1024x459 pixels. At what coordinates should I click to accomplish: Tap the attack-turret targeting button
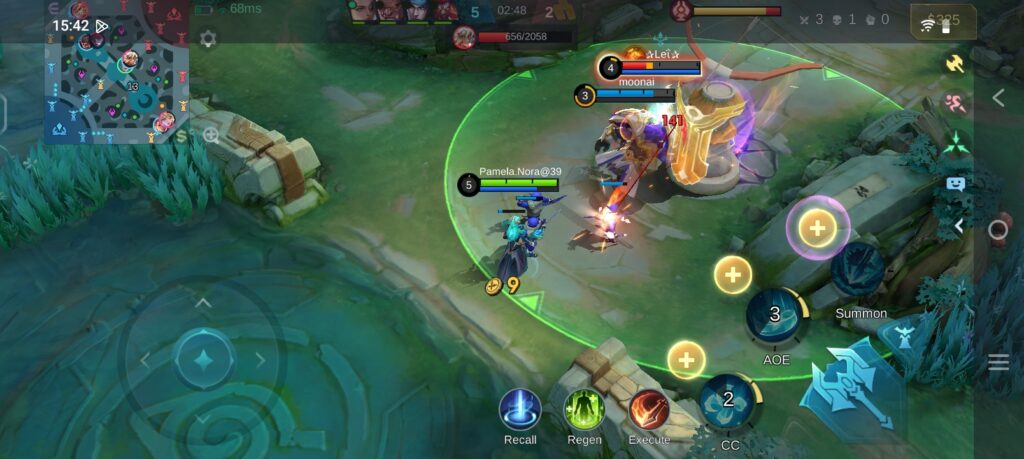point(904,336)
